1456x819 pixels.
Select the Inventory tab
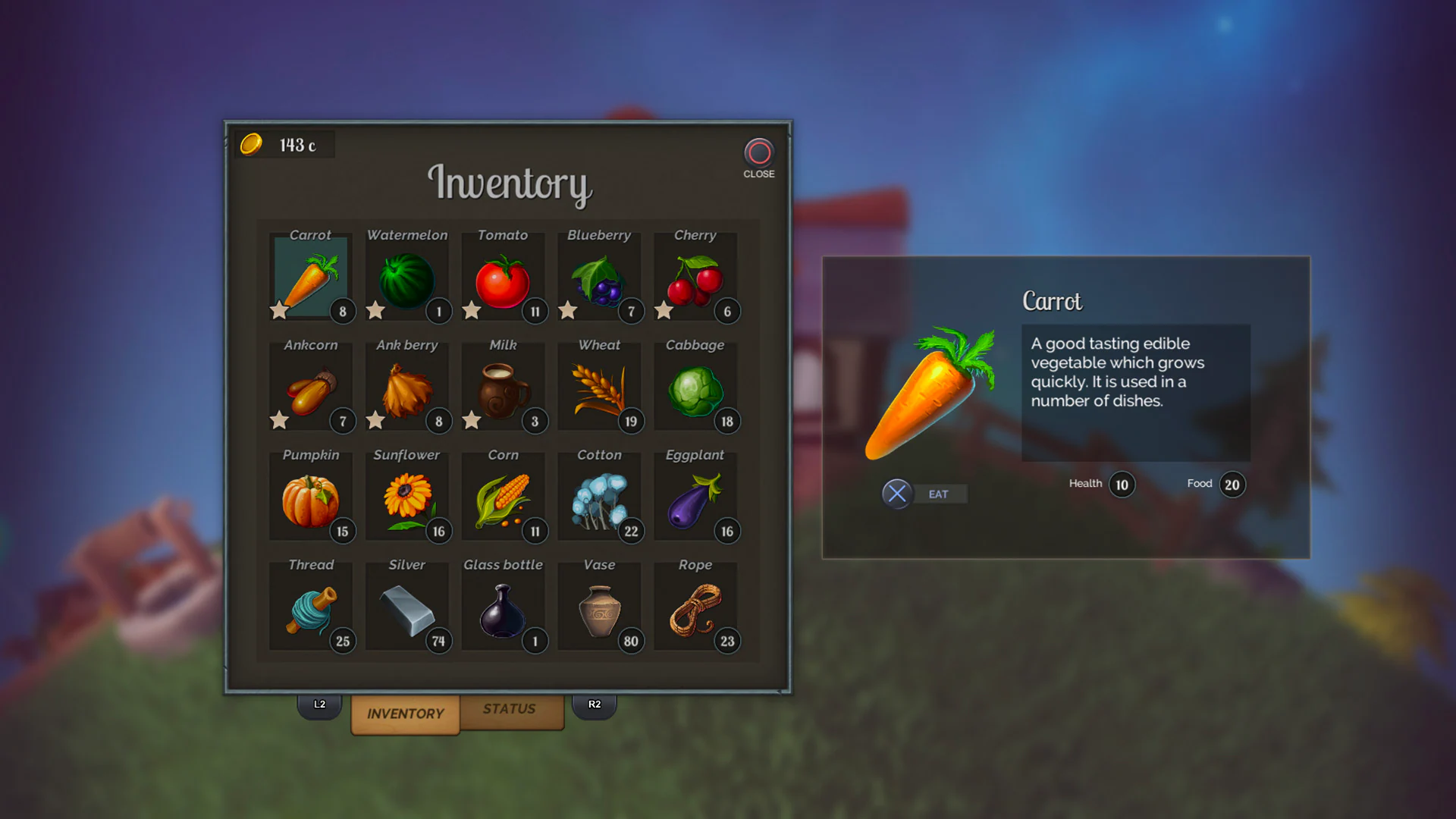pos(405,714)
